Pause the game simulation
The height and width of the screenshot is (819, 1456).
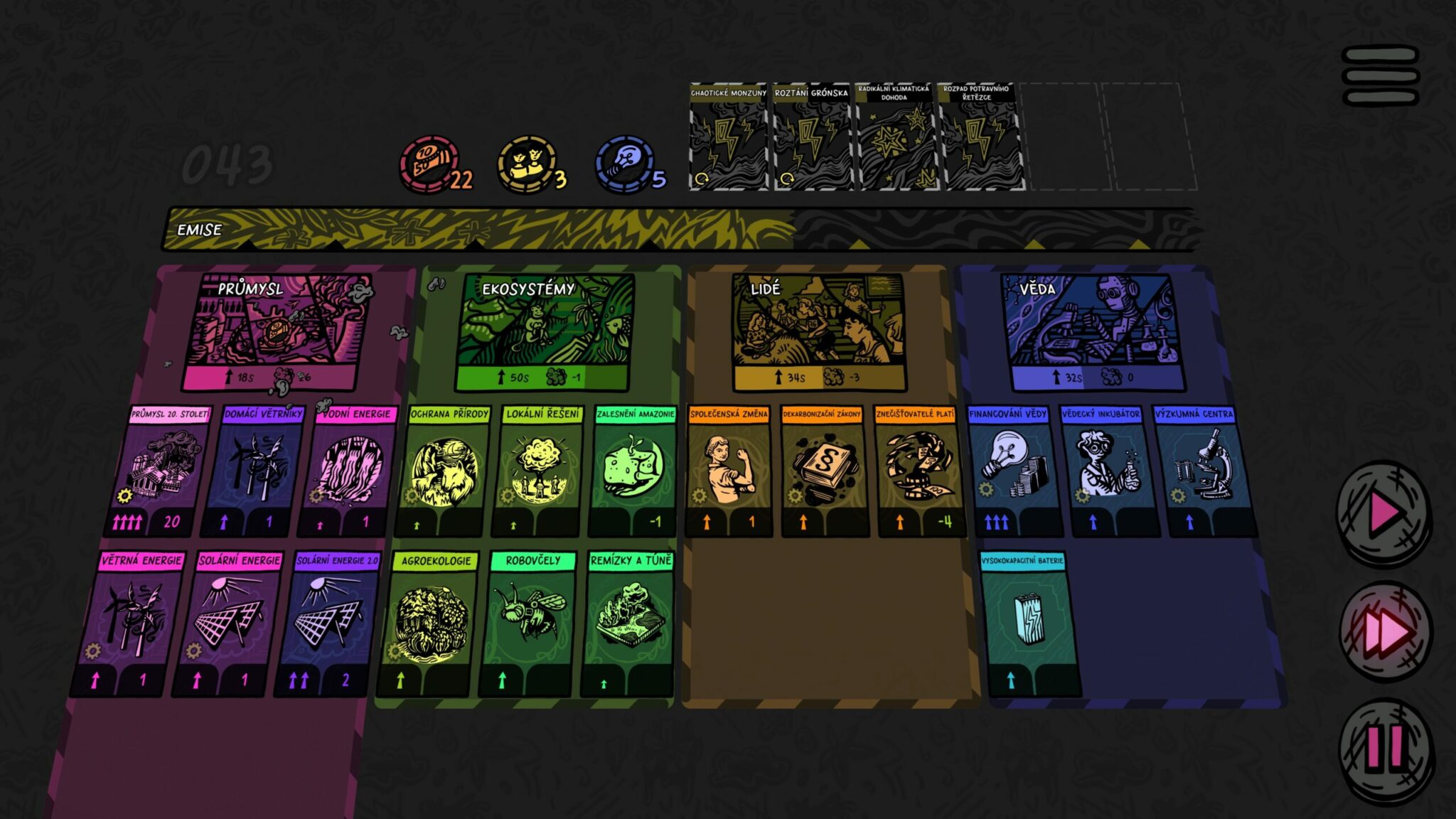click(1383, 748)
